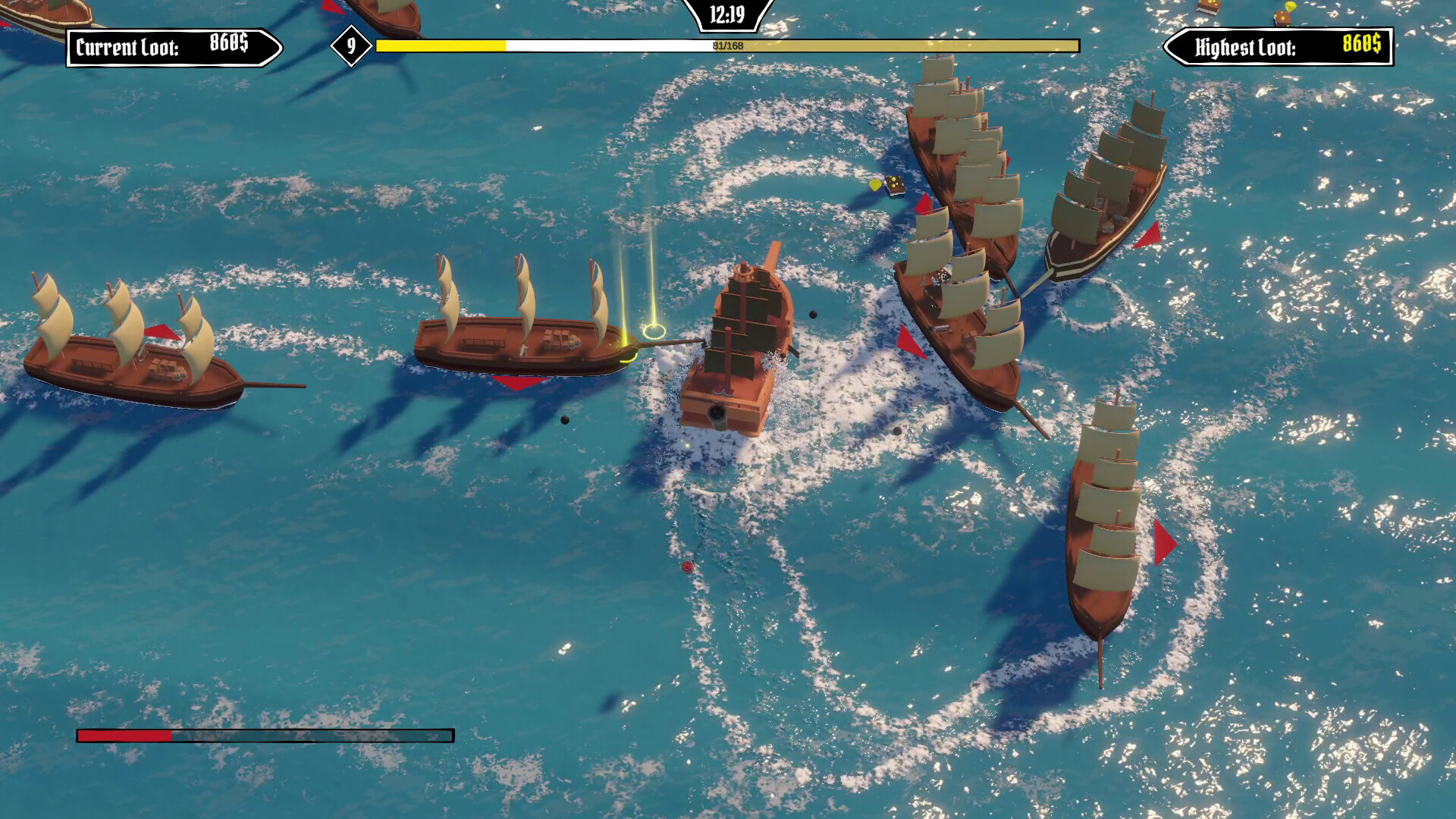Click the Highest Loot banner showing 860$

tap(1282, 49)
